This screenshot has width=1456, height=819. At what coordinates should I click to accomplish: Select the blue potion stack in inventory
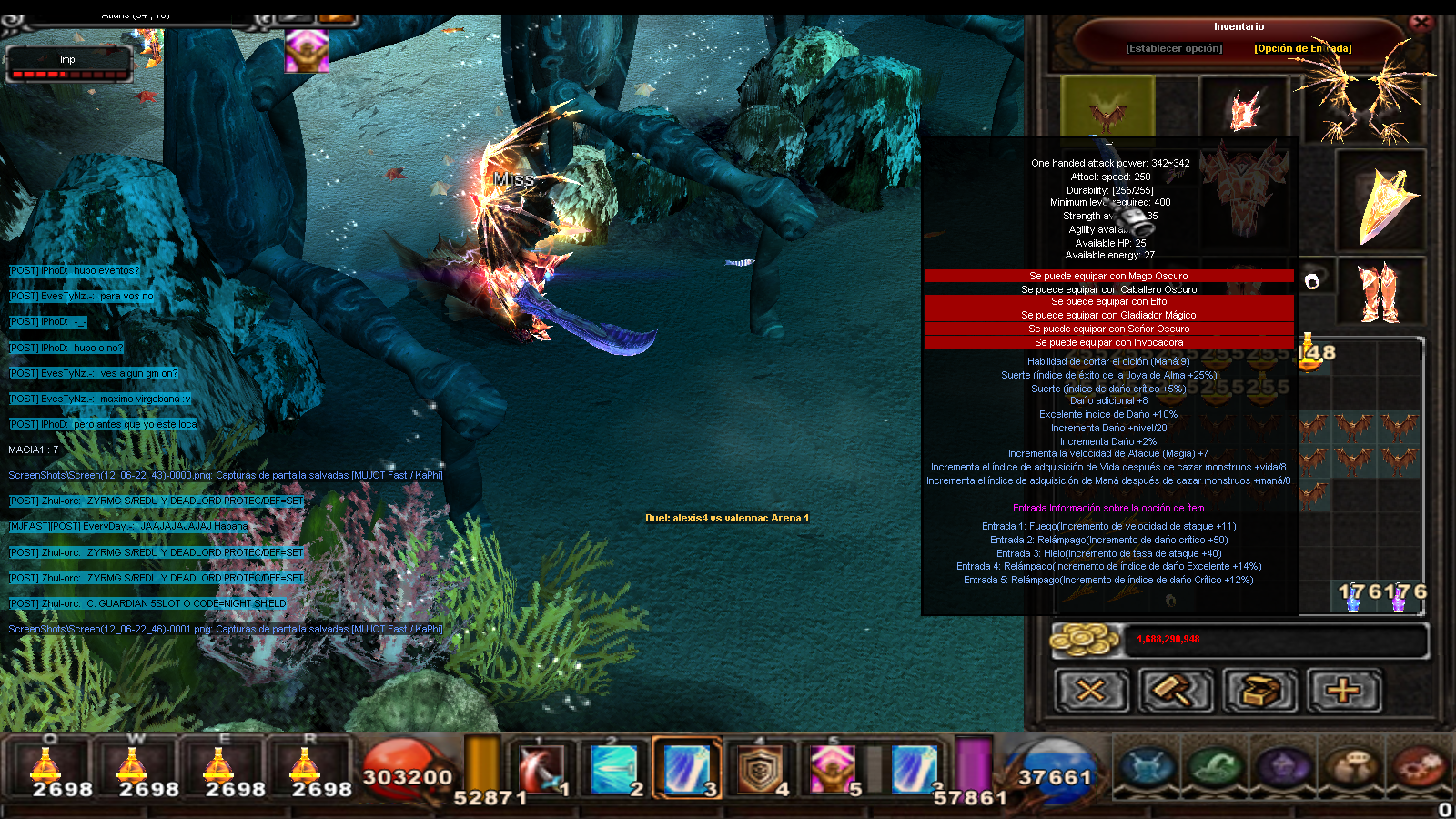click(x=1353, y=597)
